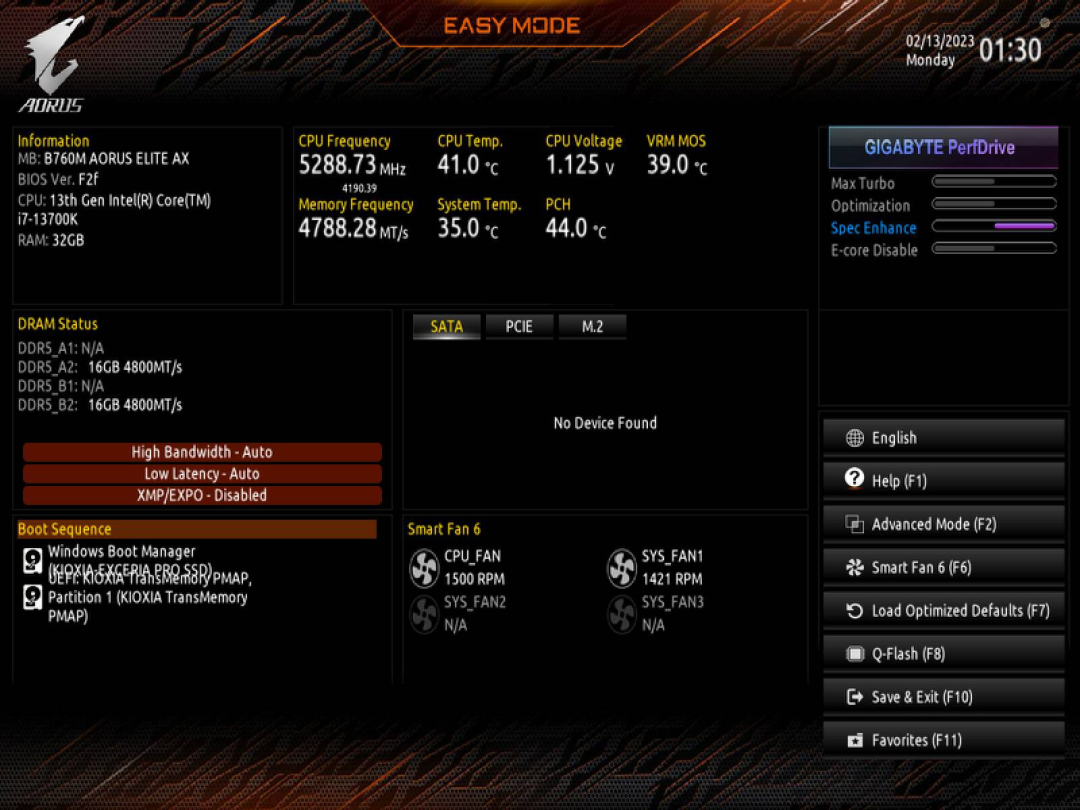
Task: Open Smart Fan 6 (F6) settings
Action: click(x=943, y=567)
